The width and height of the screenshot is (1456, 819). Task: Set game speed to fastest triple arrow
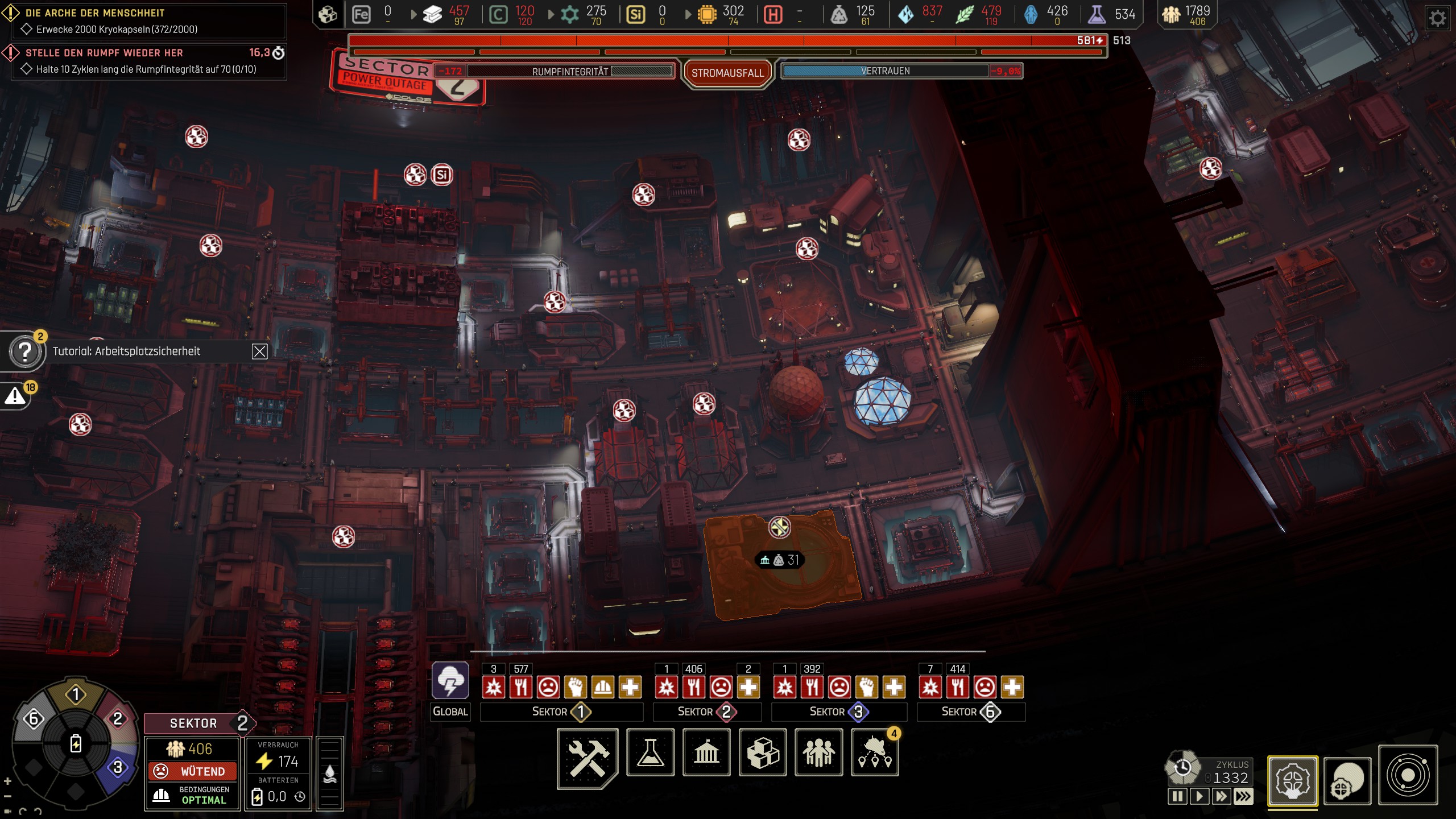[1243, 796]
